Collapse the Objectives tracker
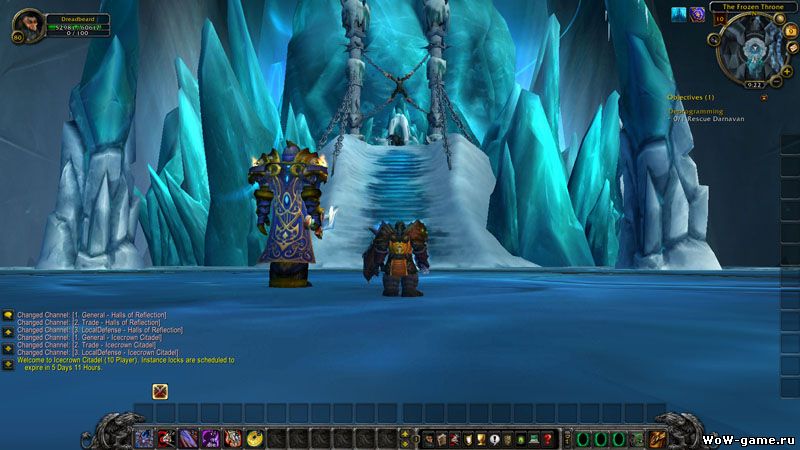 point(764,97)
